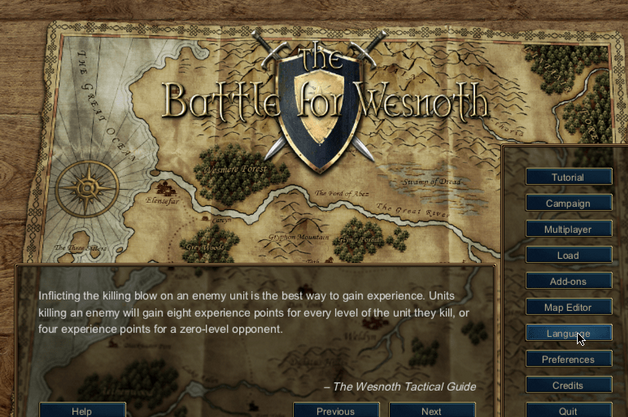Select the Language button
628x417 pixels.
coord(568,333)
